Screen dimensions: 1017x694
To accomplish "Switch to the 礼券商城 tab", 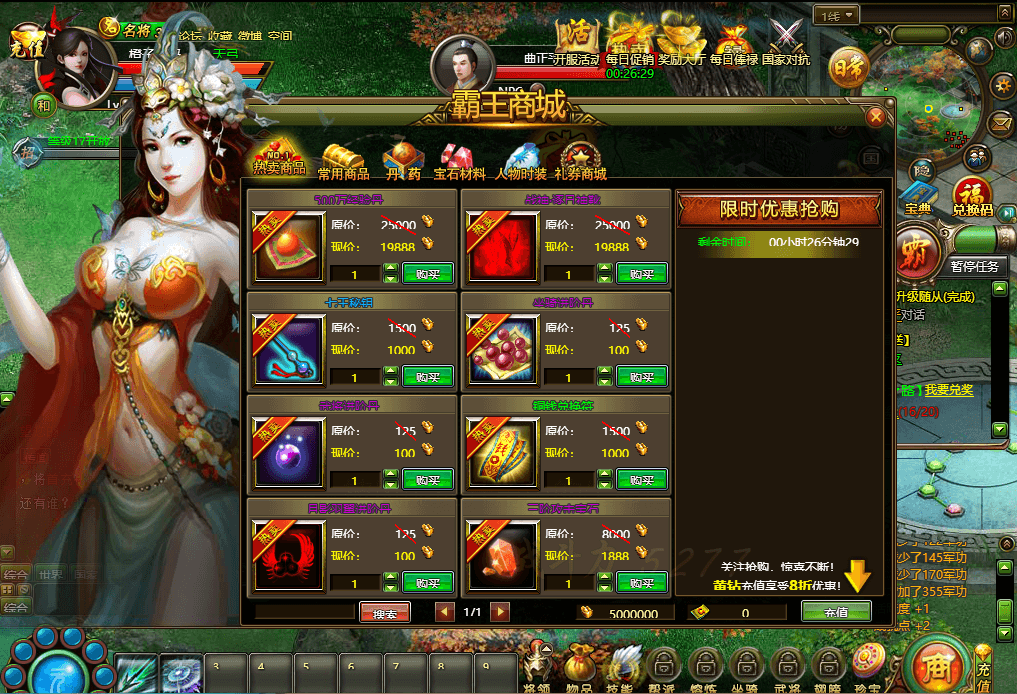I will (x=579, y=160).
